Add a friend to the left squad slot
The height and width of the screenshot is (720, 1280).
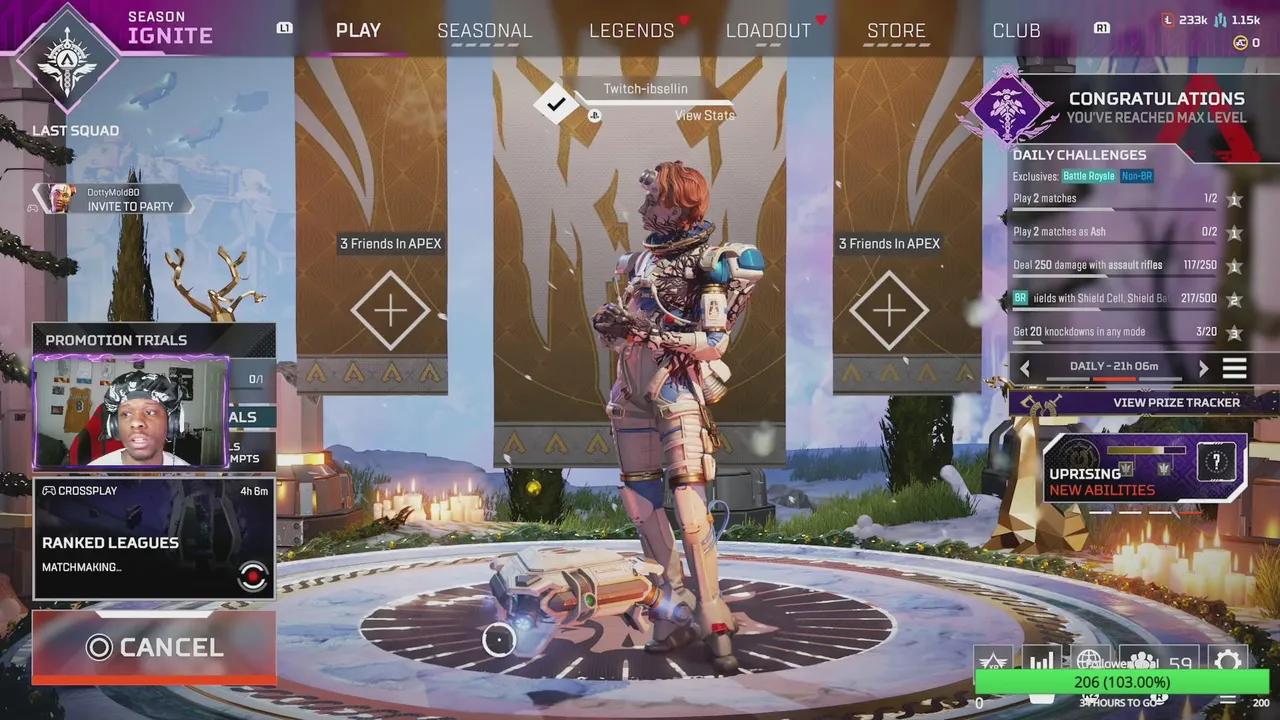[x=390, y=311]
